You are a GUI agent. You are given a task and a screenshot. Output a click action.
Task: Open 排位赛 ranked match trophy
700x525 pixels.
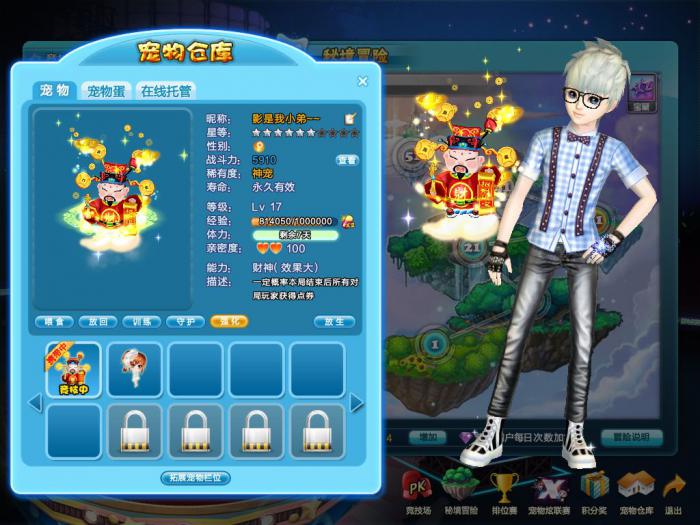503,492
